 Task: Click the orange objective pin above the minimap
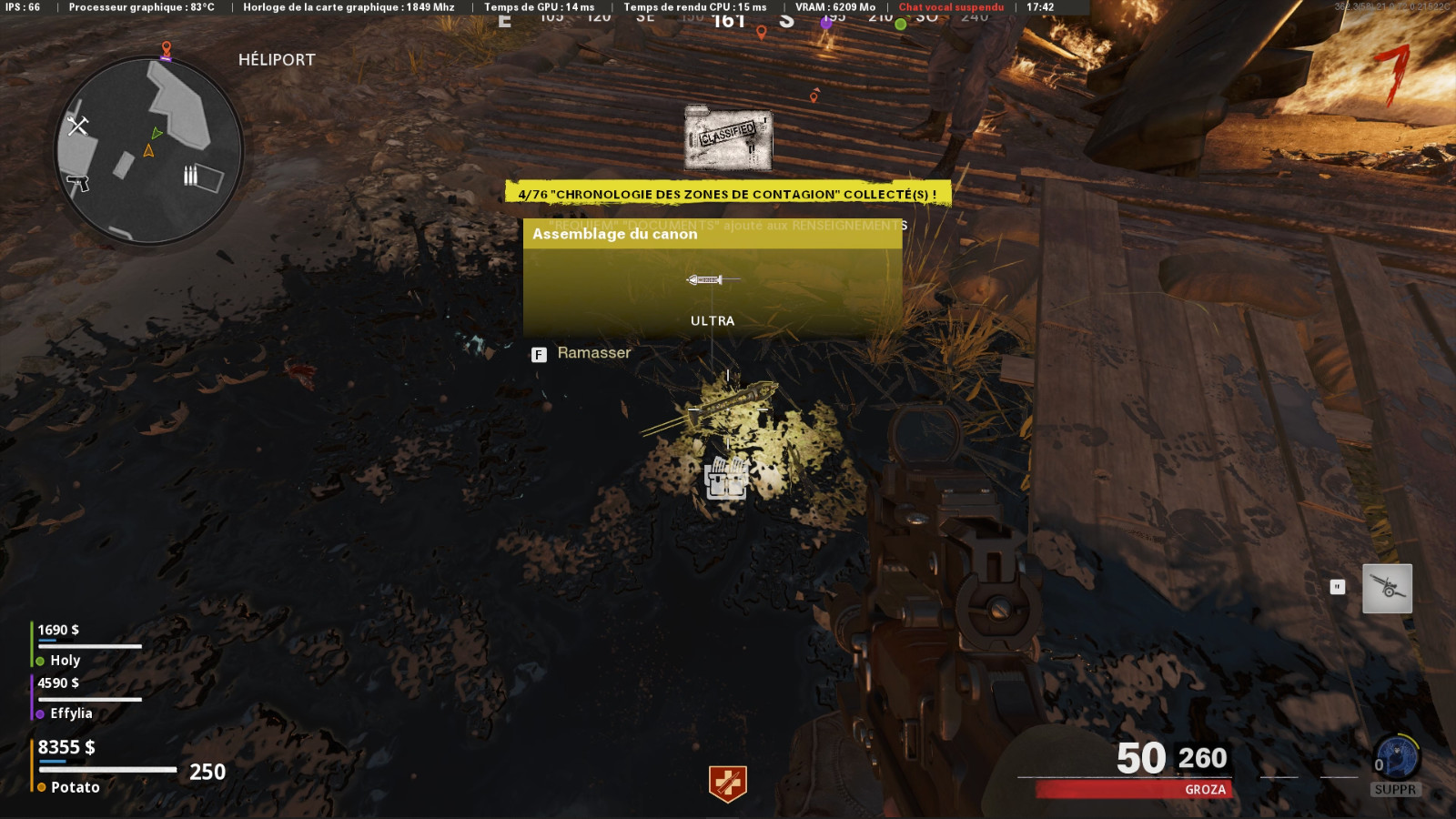(166, 45)
